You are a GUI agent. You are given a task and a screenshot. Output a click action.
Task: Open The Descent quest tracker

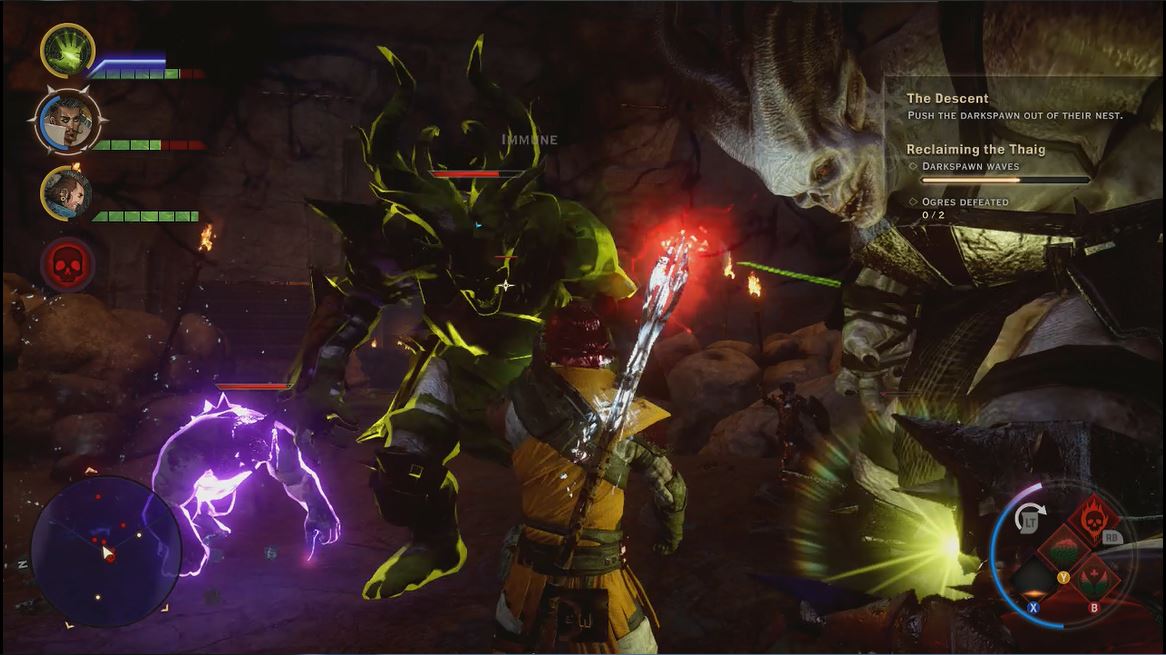(947, 99)
